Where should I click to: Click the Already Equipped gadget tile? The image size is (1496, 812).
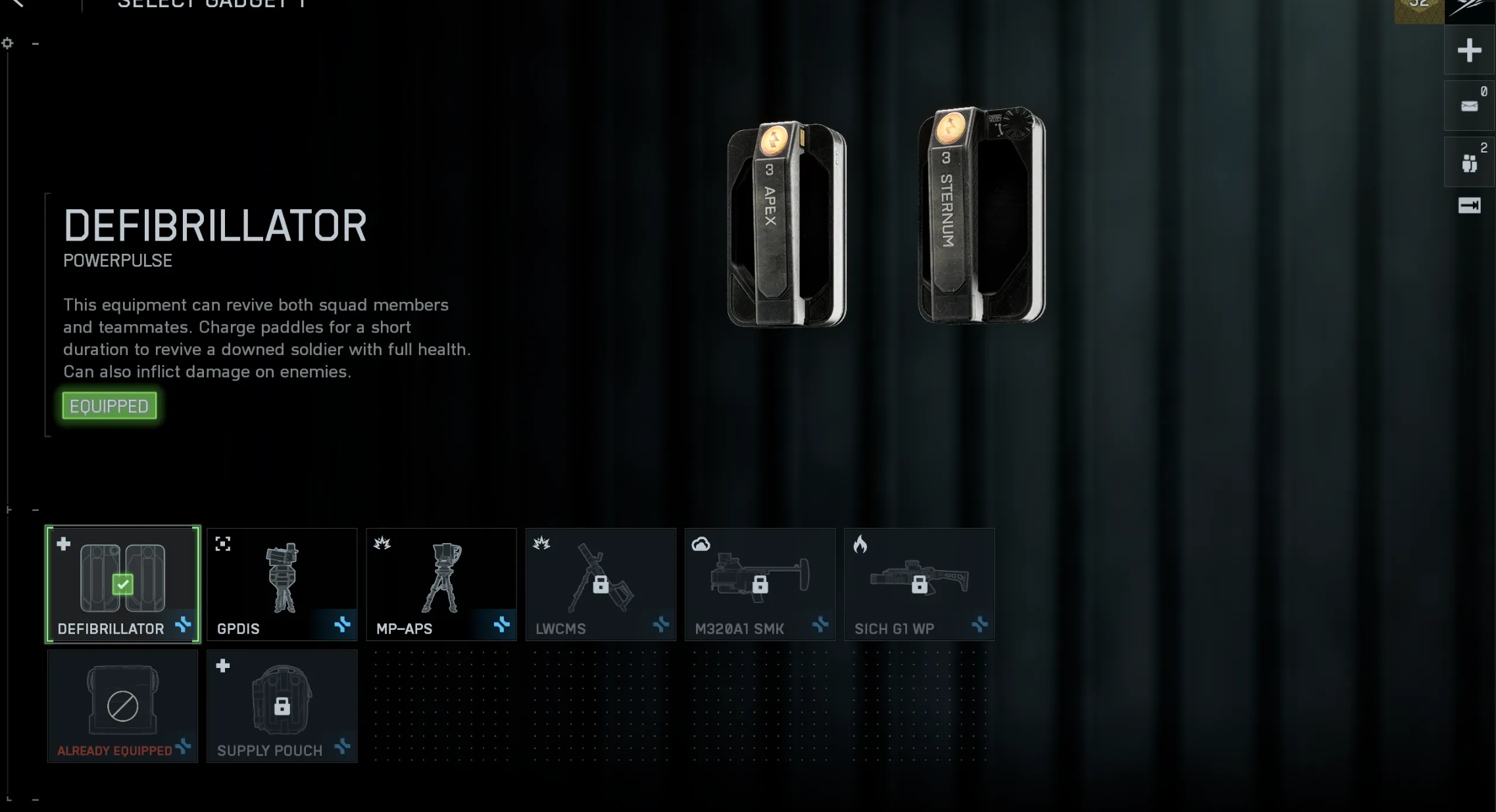pyautogui.click(x=122, y=706)
